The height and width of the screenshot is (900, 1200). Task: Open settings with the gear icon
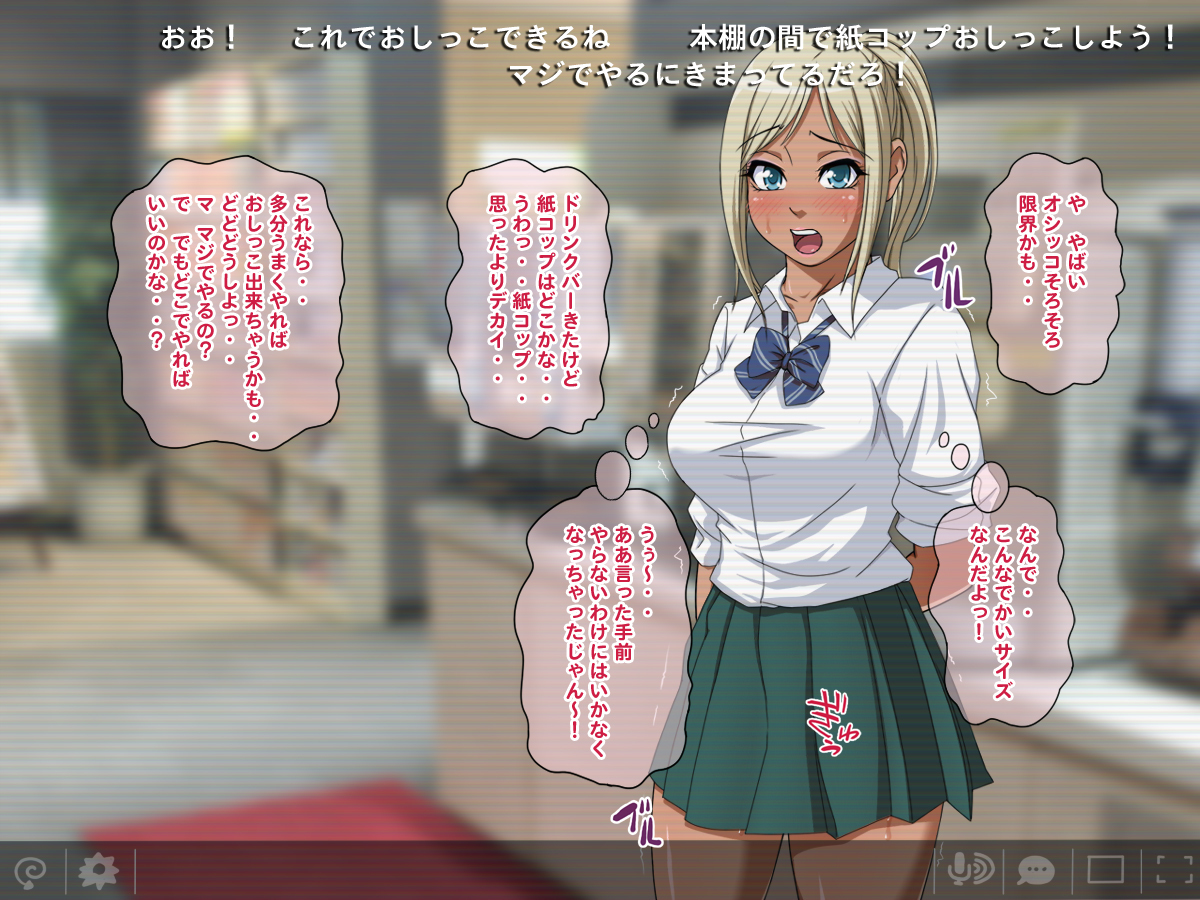coord(98,871)
